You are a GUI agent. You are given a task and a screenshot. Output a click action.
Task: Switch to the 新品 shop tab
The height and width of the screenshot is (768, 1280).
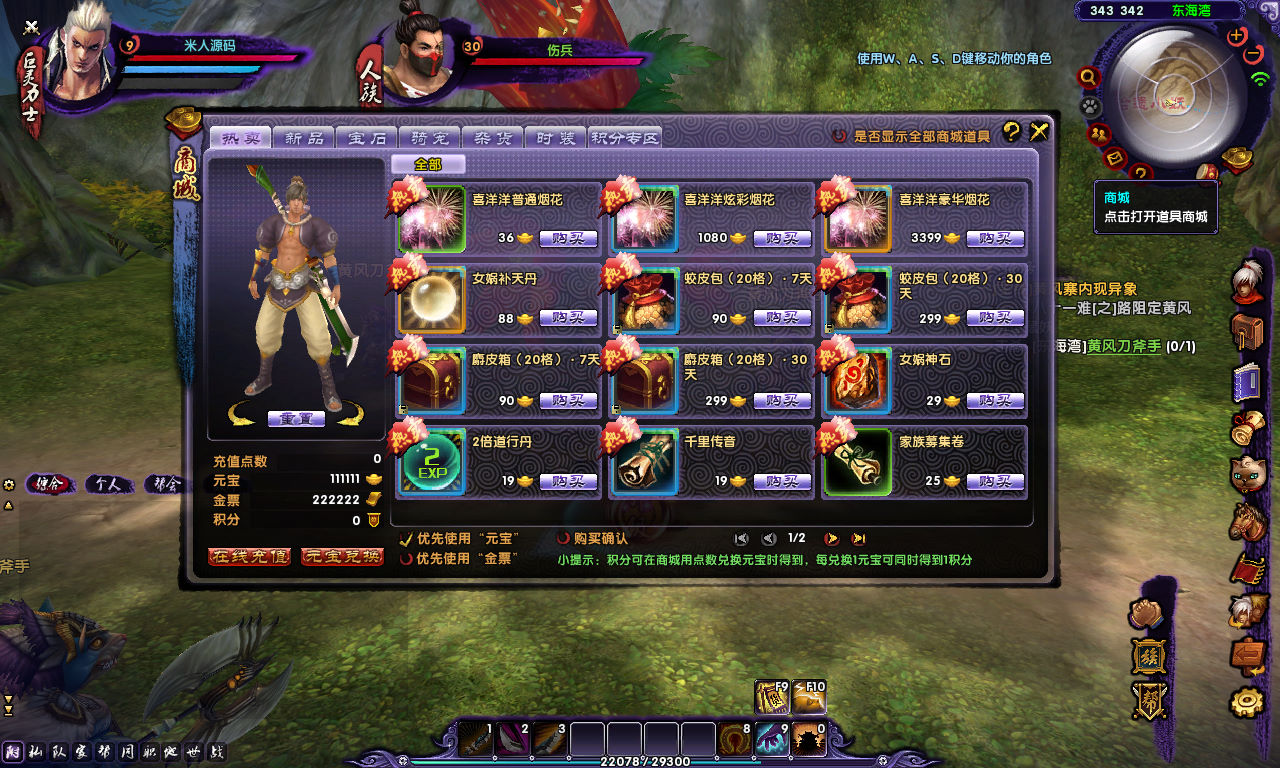(305, 138)
